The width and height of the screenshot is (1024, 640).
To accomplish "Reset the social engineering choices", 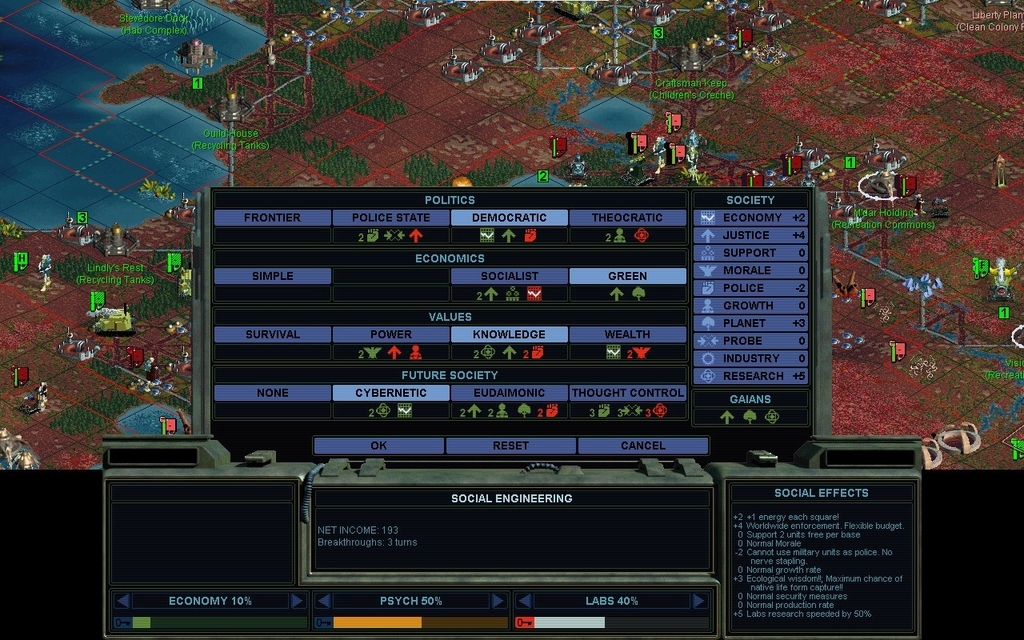I will (510, 445).
